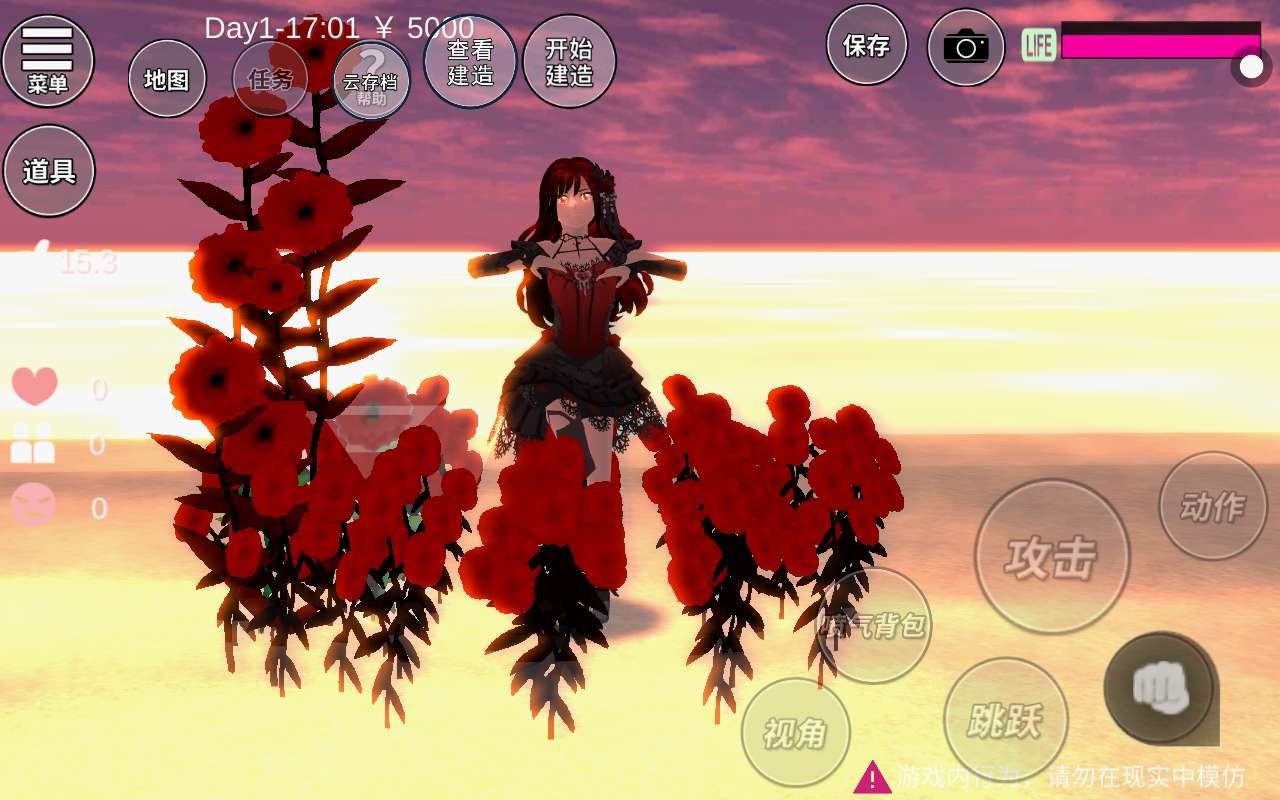Open the 云存档 cloud save help

[371, 81]
